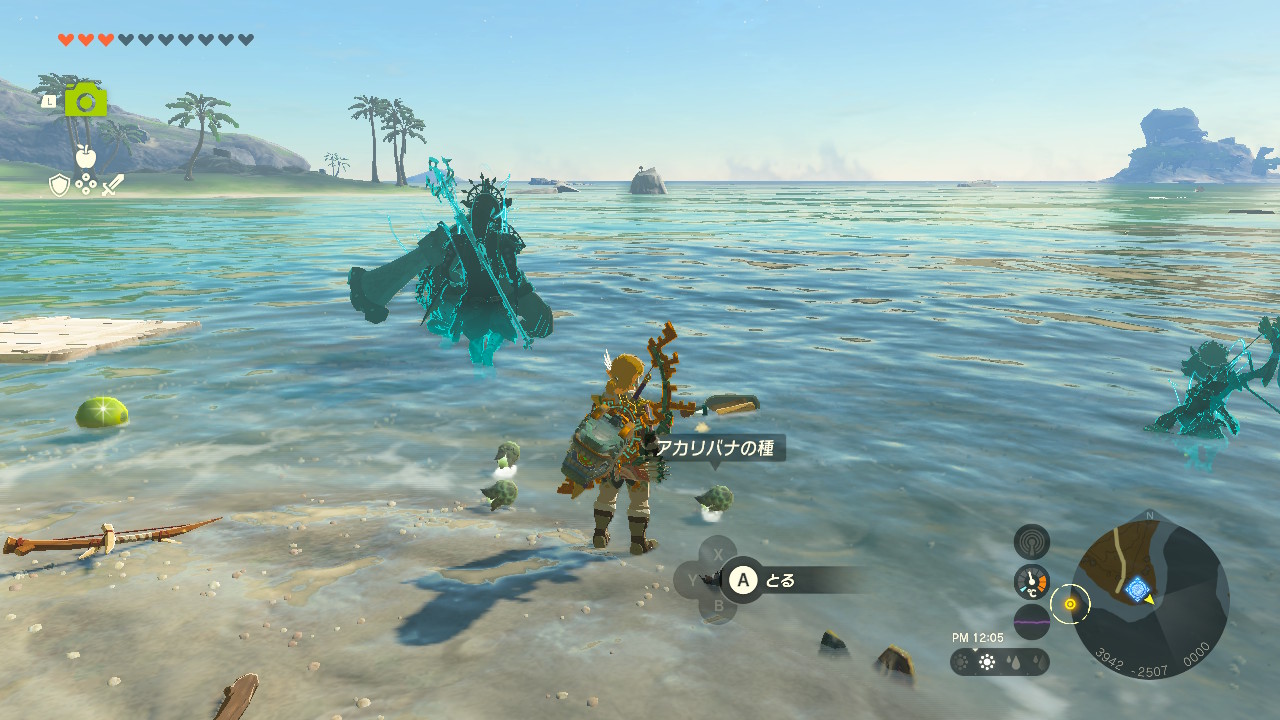
Task: Open the circular minimap
Action: coord(1150,598)
